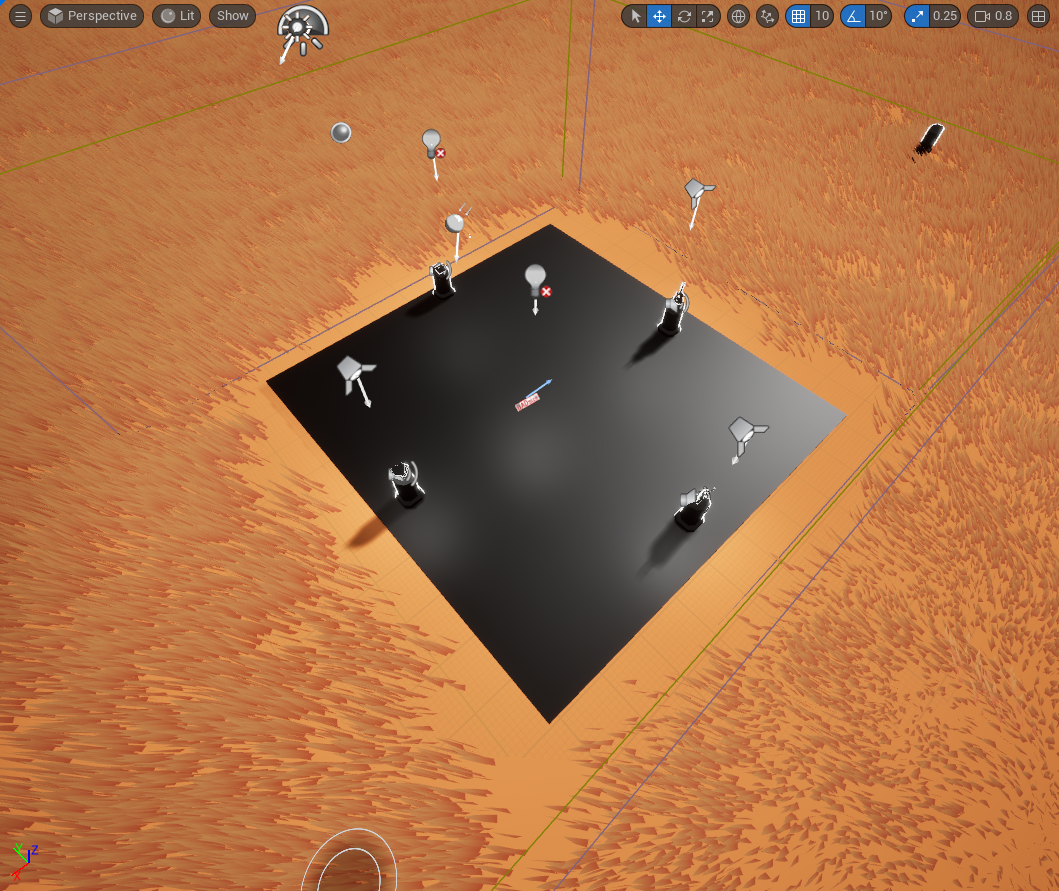Open the grid snap size value 10
Image resolution: width=1059 pixels, height=891 pixels.
pyautogui.click(x=822, y=16)
